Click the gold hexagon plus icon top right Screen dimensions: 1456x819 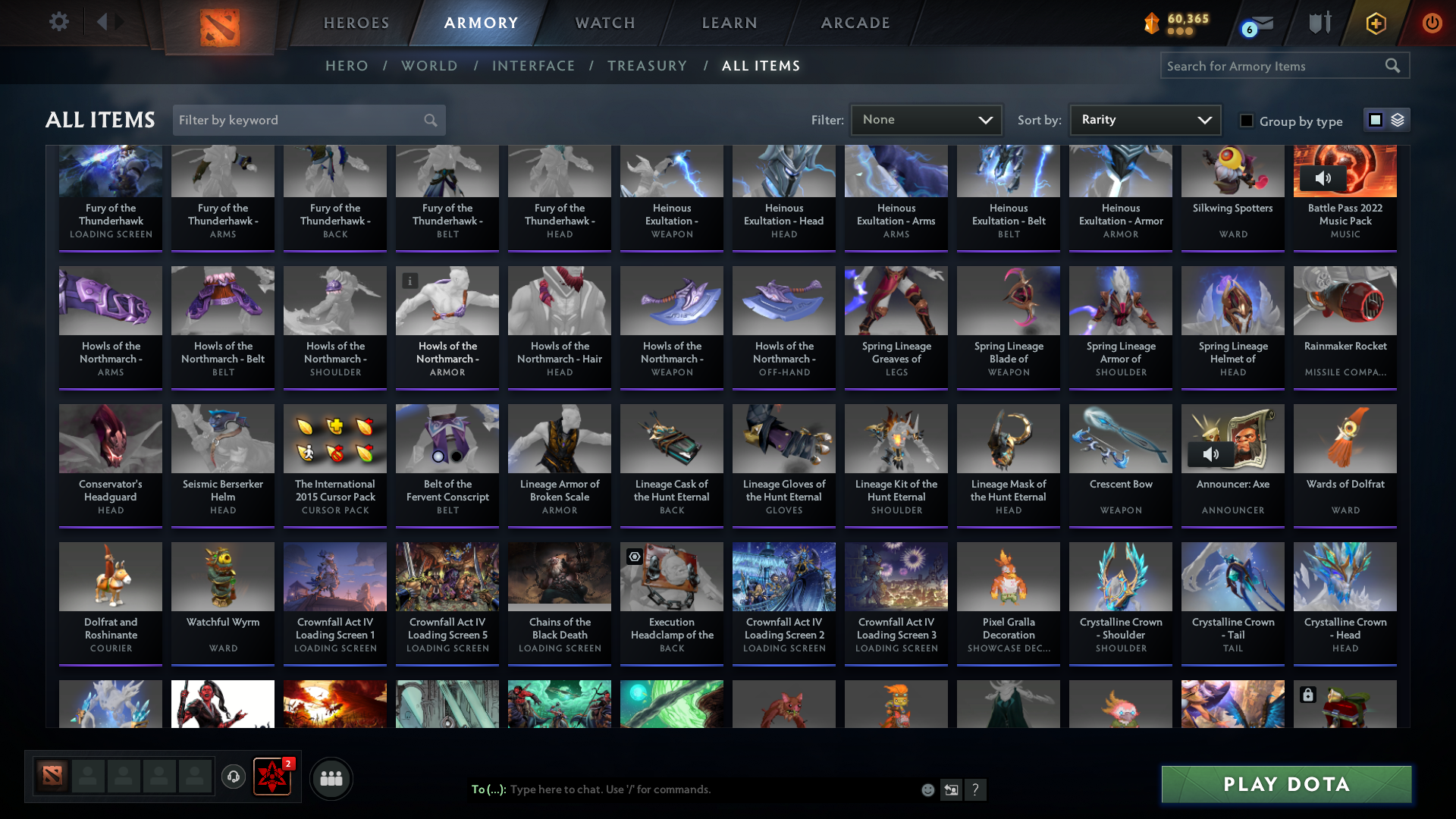1376,23
